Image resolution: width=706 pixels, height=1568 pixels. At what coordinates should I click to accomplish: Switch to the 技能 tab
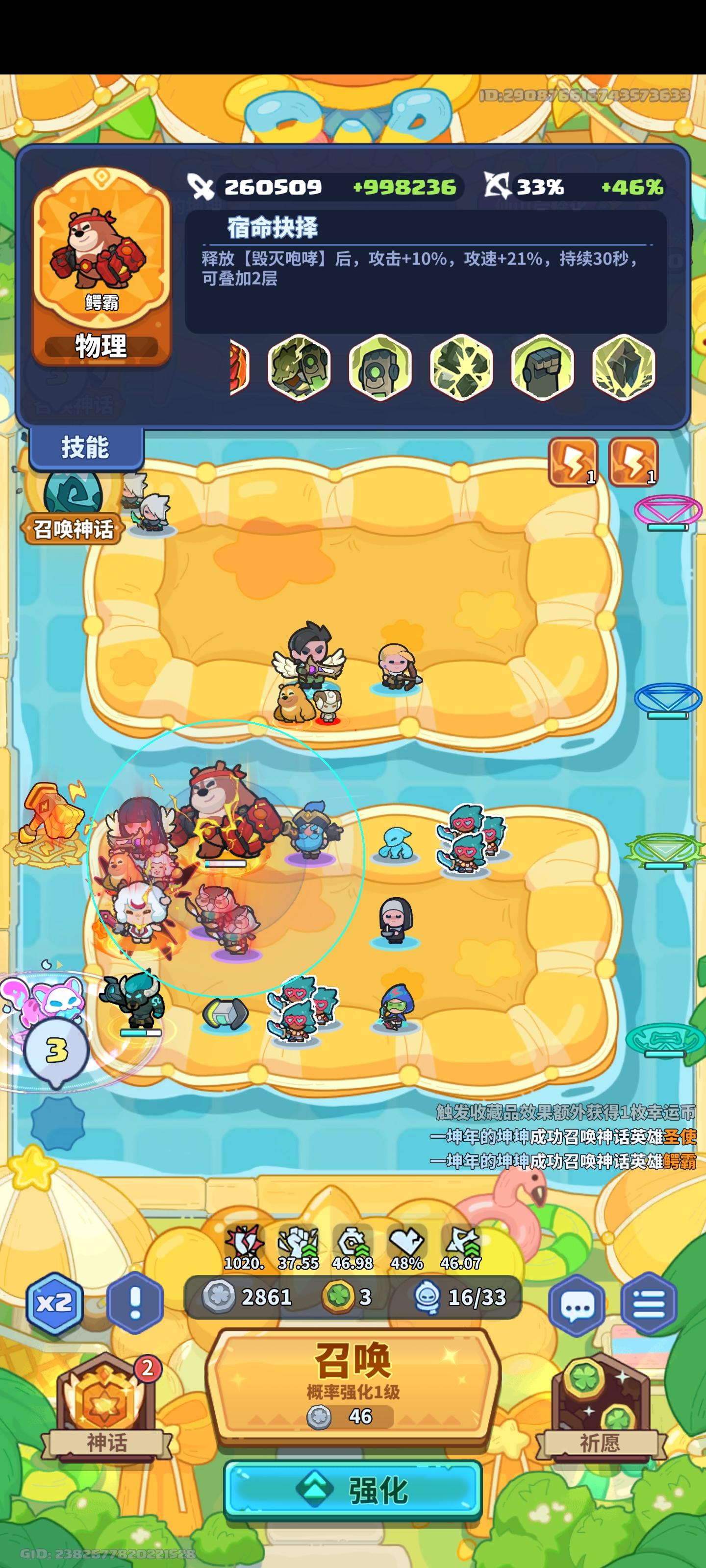click(86, 447)
